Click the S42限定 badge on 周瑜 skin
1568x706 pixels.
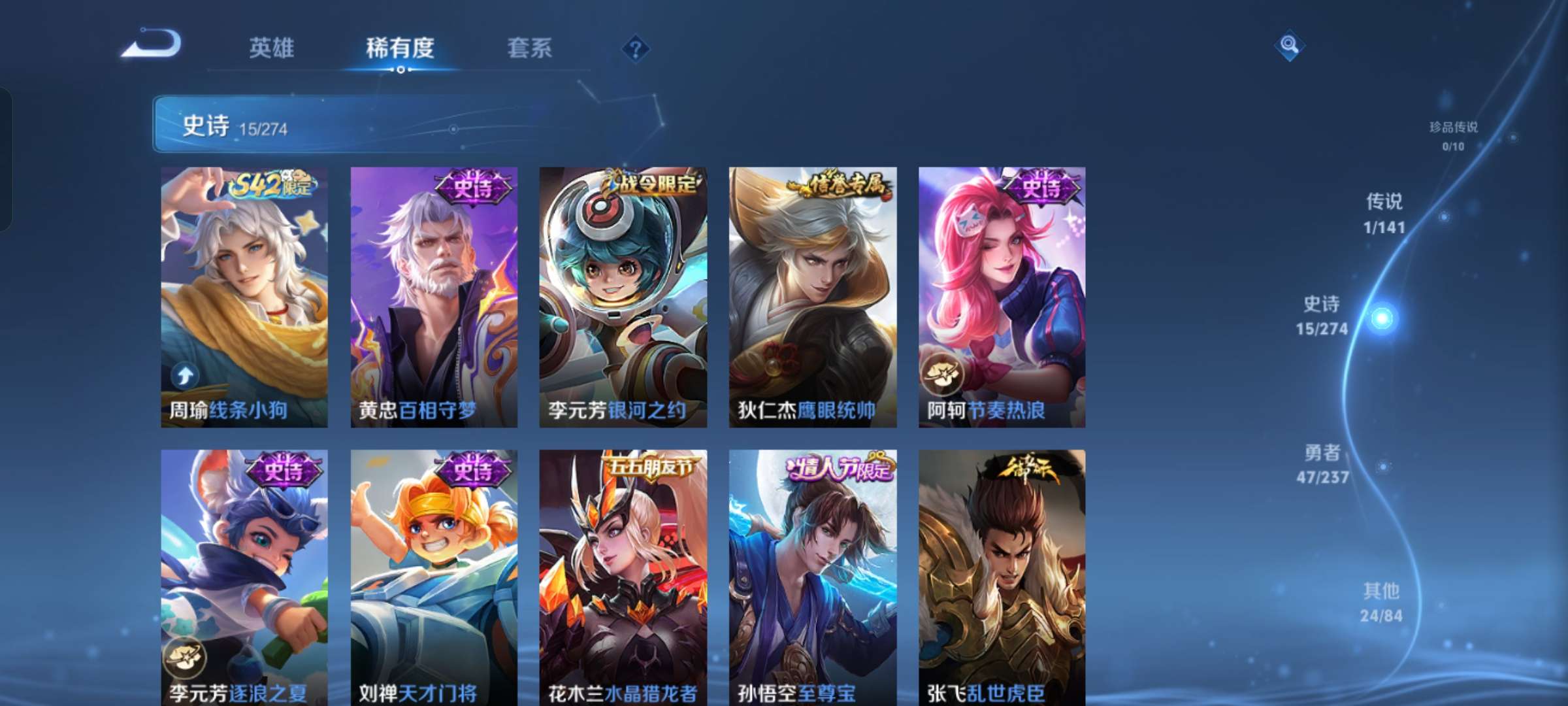pyautogui.click(x=270, y=185)
